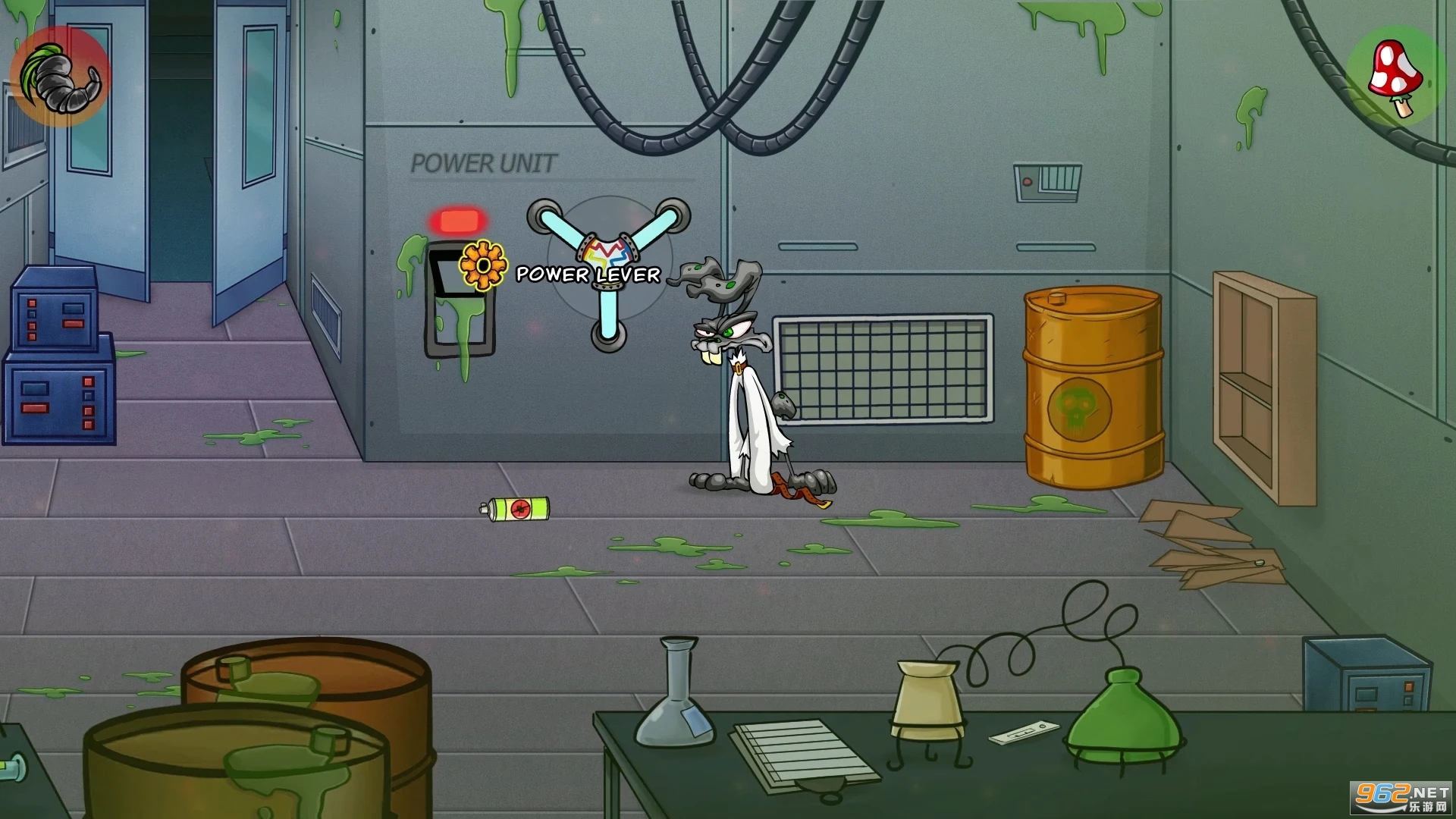The width and height of the screenshot is (1456, 819).
Task: Select the orange gear Power Lever hotspot
Action: point(483,266)
